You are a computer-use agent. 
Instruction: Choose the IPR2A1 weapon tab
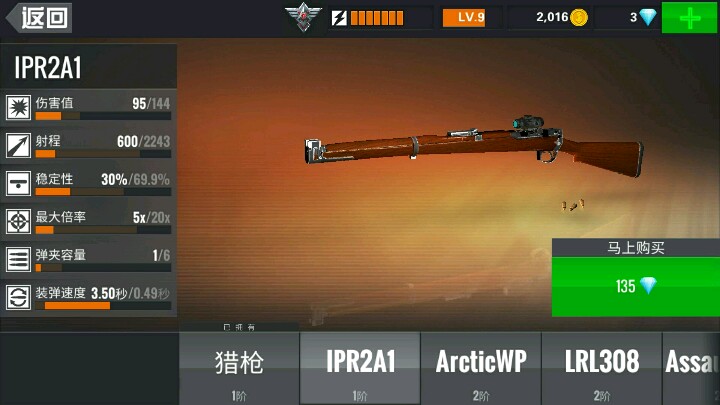360,368
